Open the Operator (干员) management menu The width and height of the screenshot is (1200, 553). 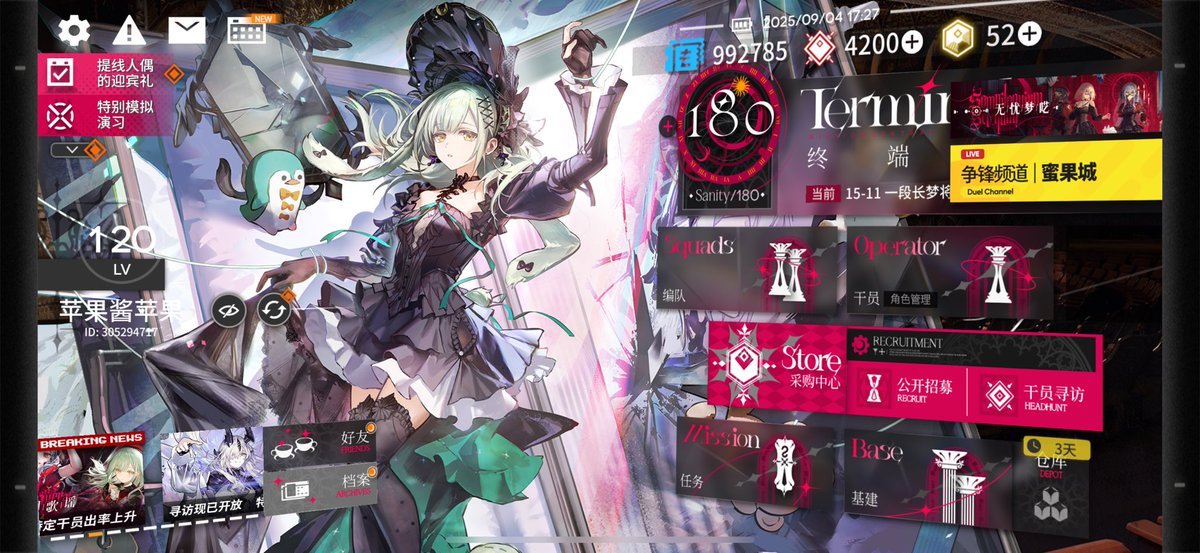(x=948, y=267)
